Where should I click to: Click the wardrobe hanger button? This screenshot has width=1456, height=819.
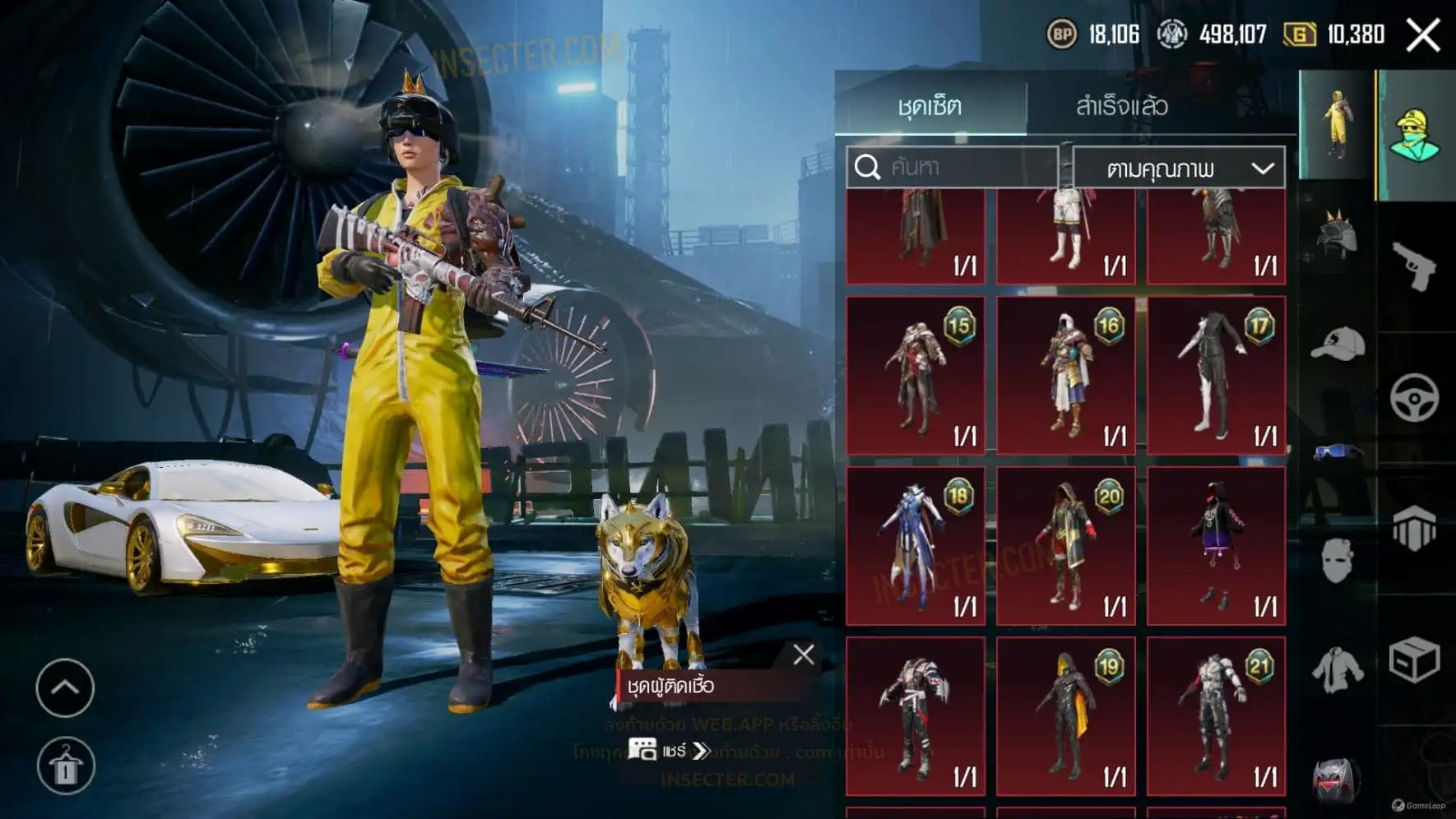[66, 766]
